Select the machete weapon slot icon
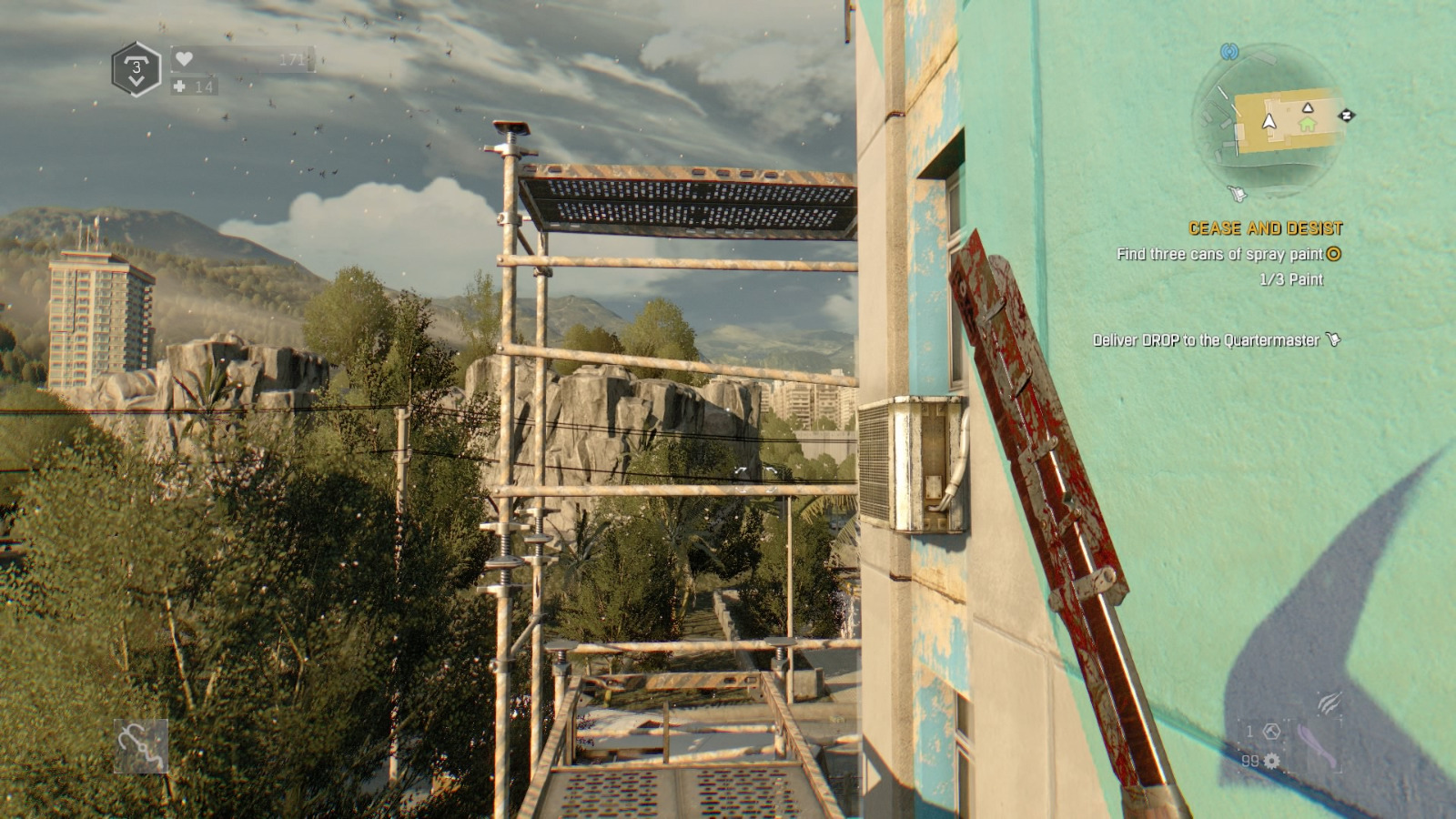 tap(1318, 745)
